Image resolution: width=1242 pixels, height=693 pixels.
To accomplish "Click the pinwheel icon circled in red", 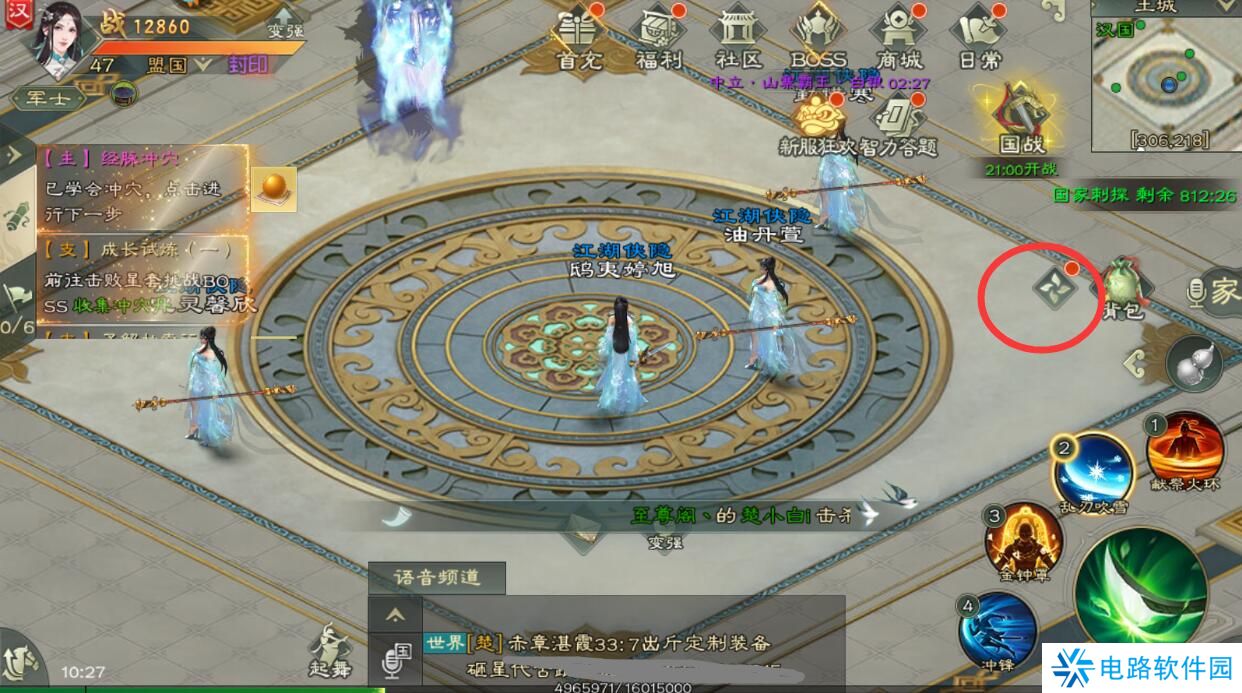I will pyautogui.click(x=1056, y=289).
